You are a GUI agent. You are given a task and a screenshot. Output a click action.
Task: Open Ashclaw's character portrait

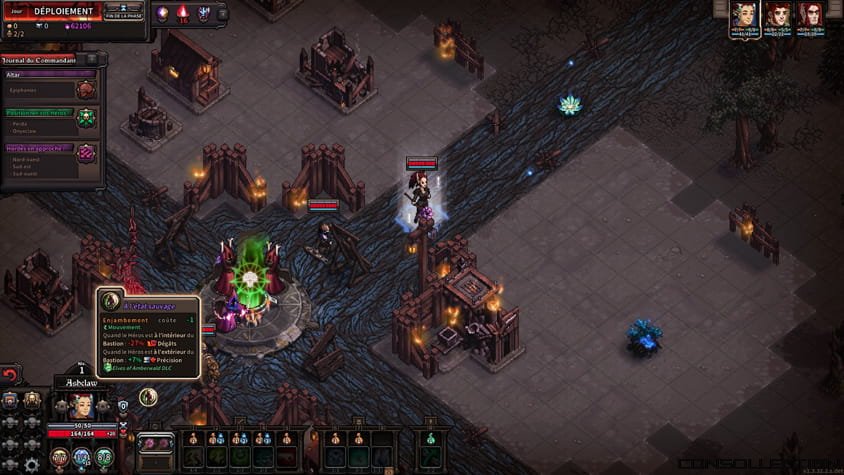pyautogui.click(x=81, y=405)
